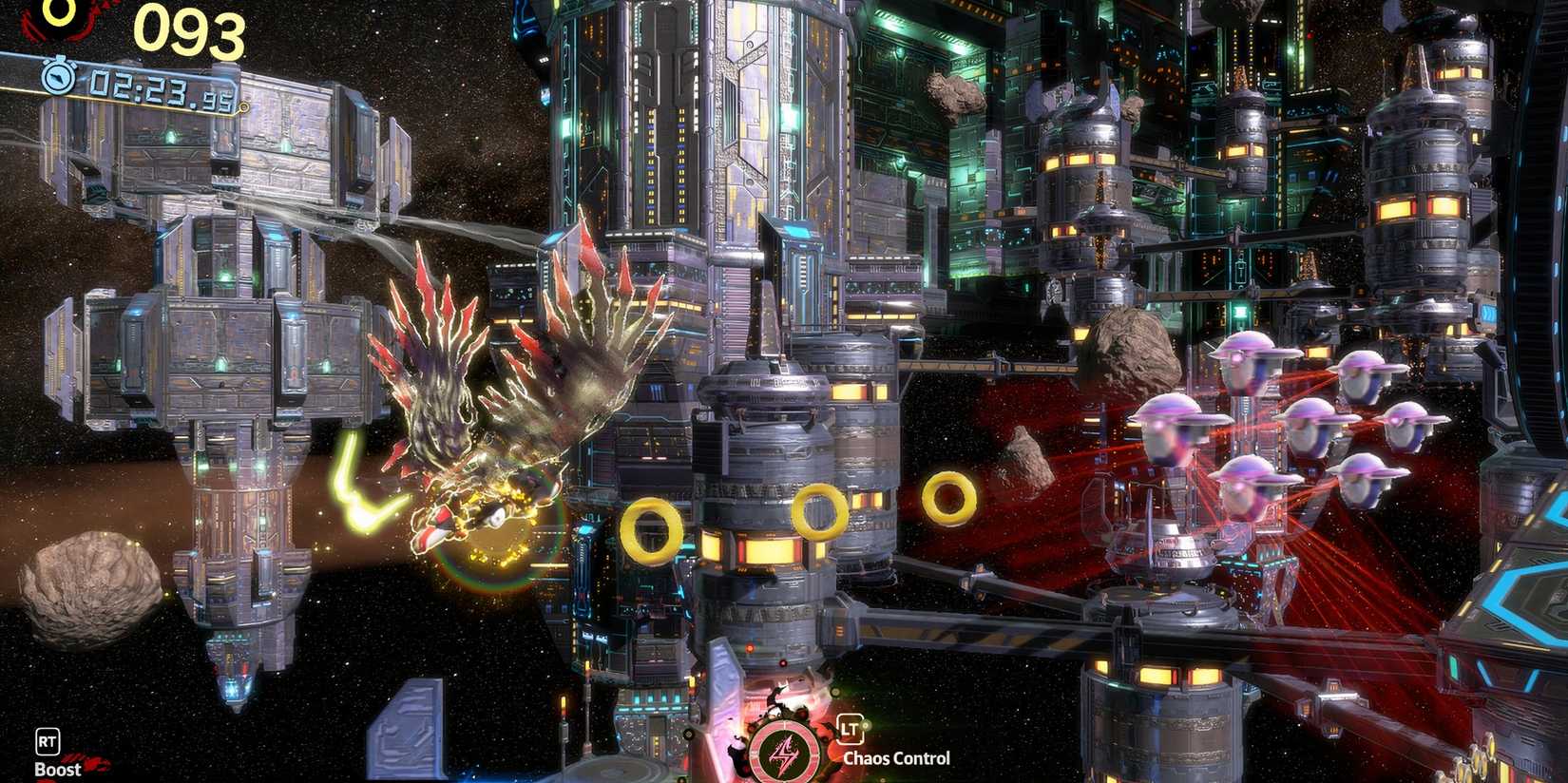Click the Chaos Control text button
Image resolution: width=1568 pixels, height=783 pixels.
[895, 757]
